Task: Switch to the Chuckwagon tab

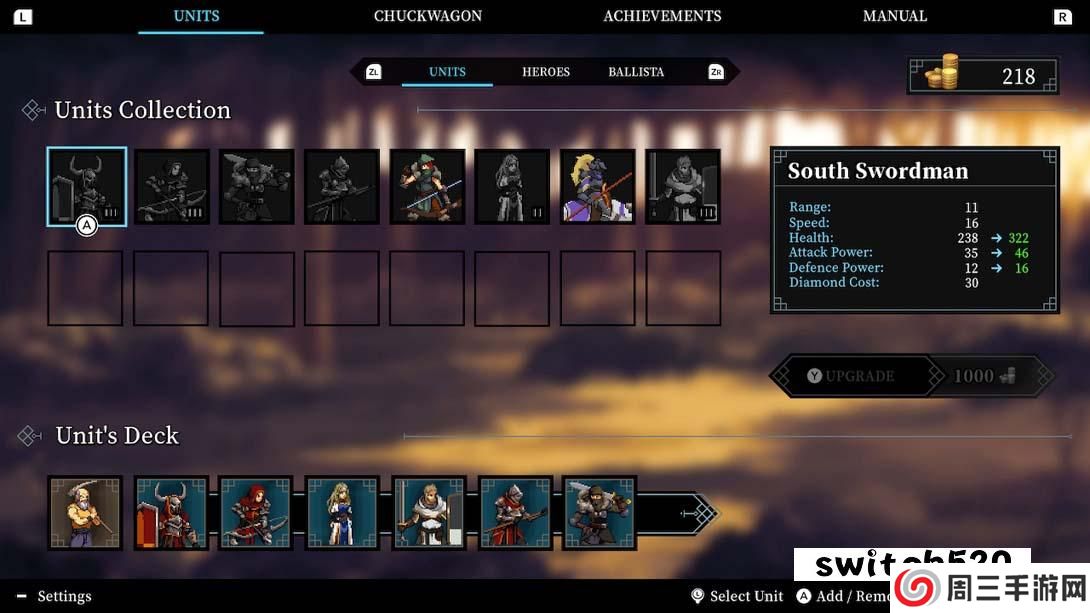Action: tap(427, 16)
